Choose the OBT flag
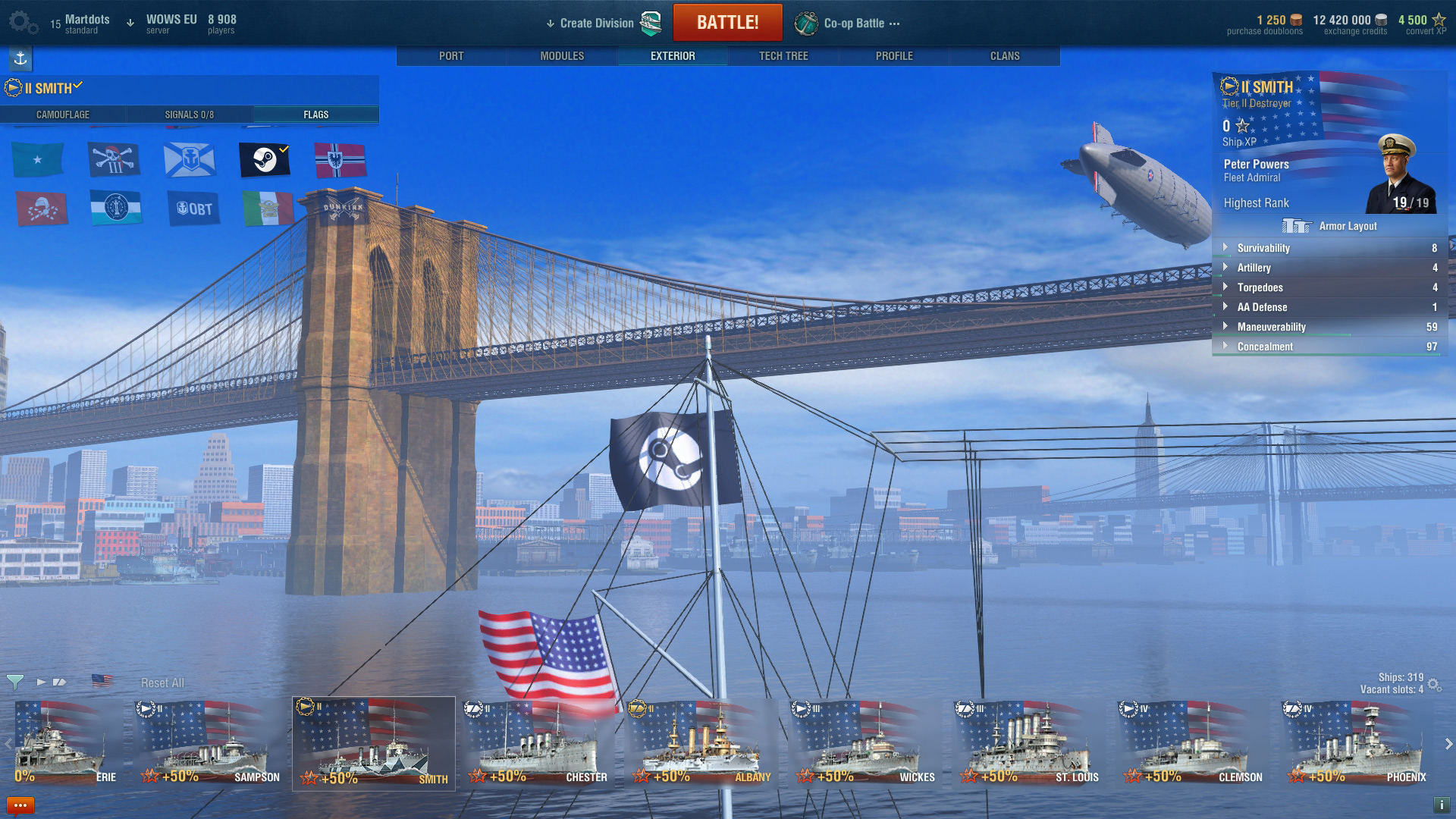The height and width of the screenshot is (819, 1456). click(194, 209)
